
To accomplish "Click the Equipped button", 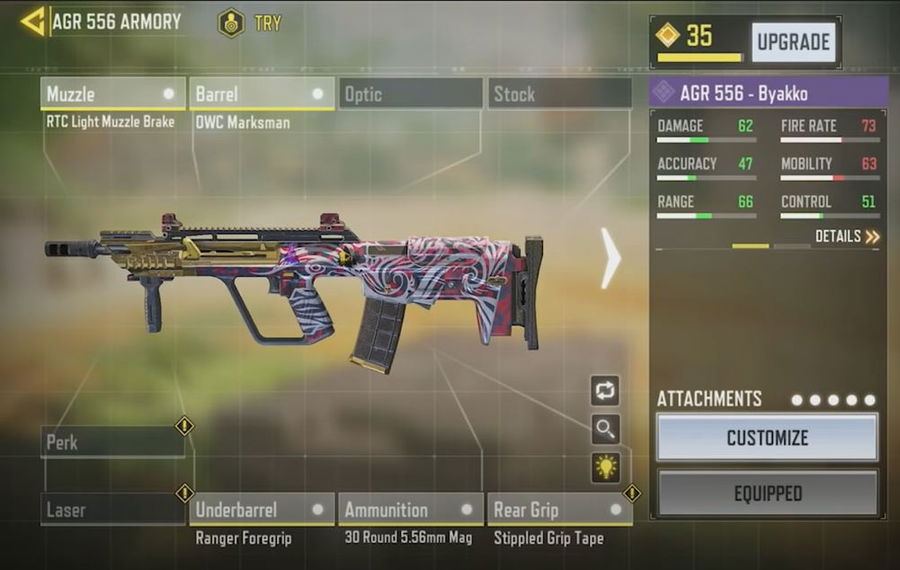I will tap(767, 493).
